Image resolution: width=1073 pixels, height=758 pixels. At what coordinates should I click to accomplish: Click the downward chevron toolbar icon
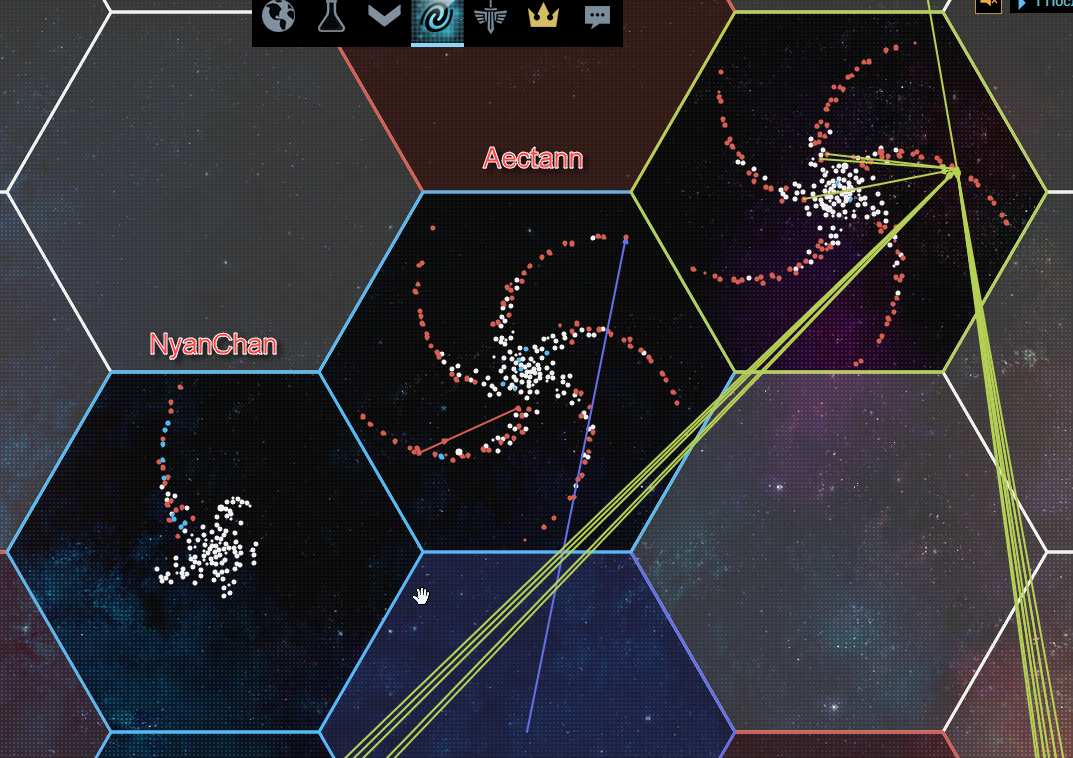[384, 17]
